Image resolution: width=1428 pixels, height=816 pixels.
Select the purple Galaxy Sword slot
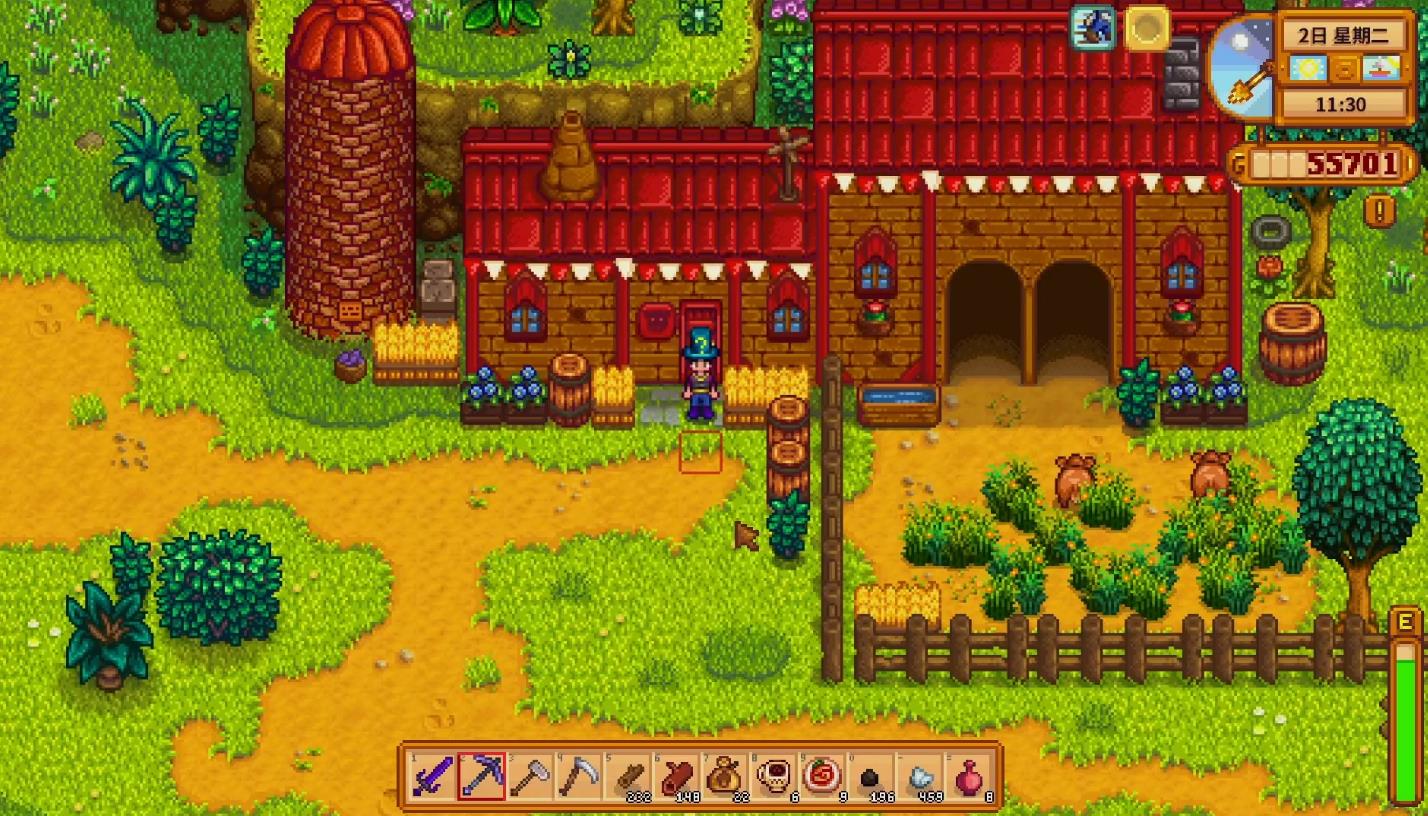click(x=433, y=776)
